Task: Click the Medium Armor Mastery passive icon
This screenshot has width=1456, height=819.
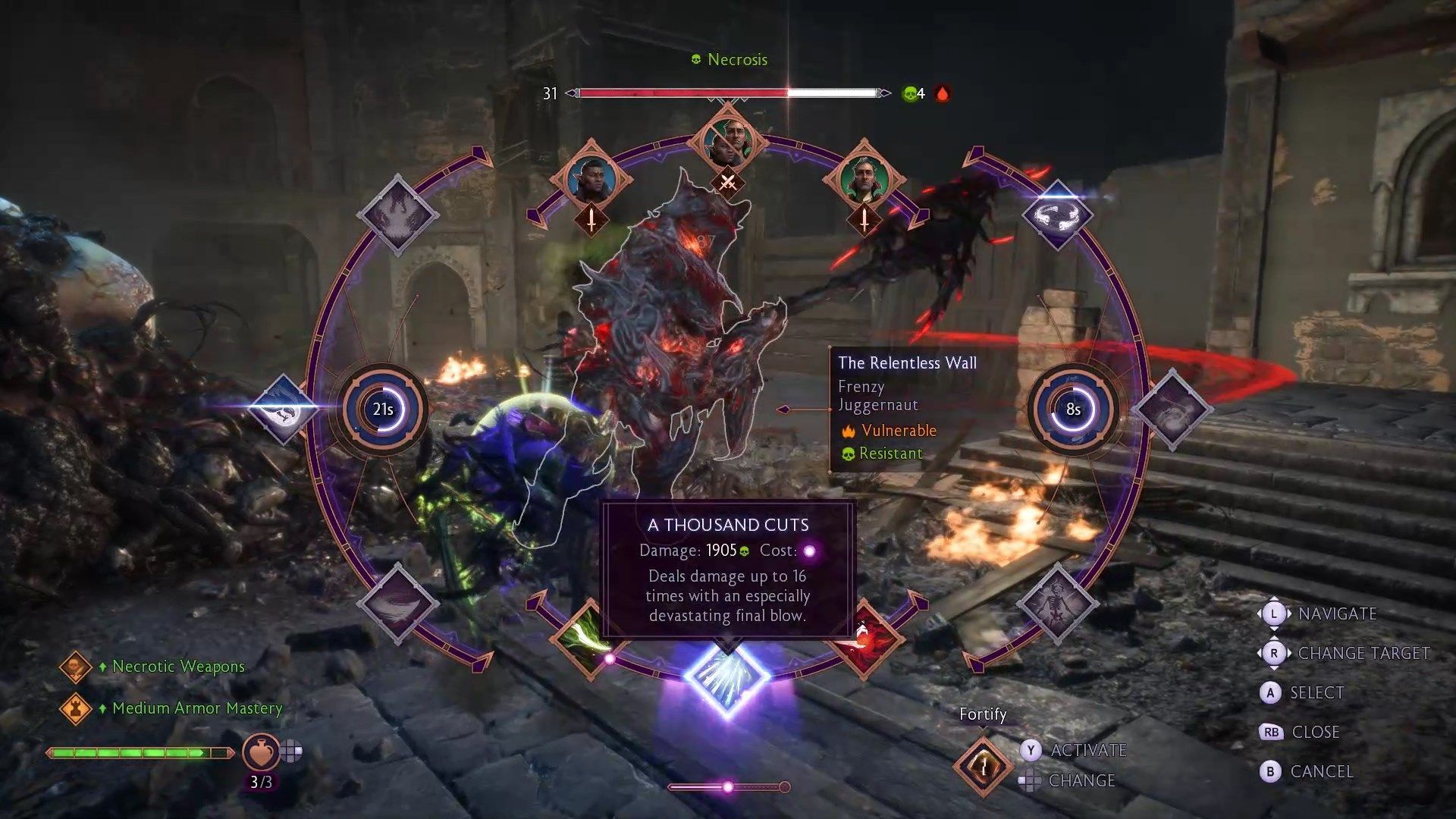Action: click(x=75, y=709)
